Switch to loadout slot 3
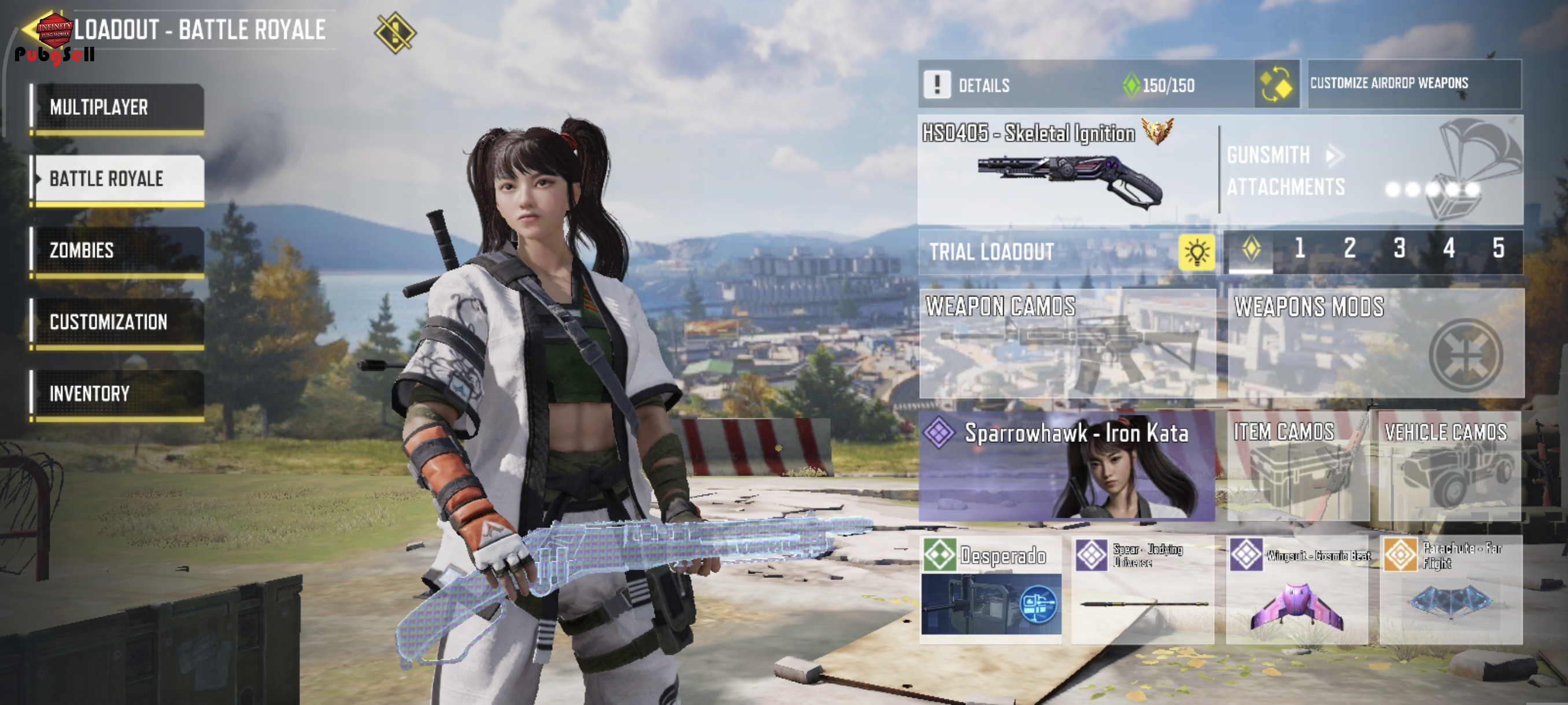Screen dimensions: 1568x705 (1399, 248)
